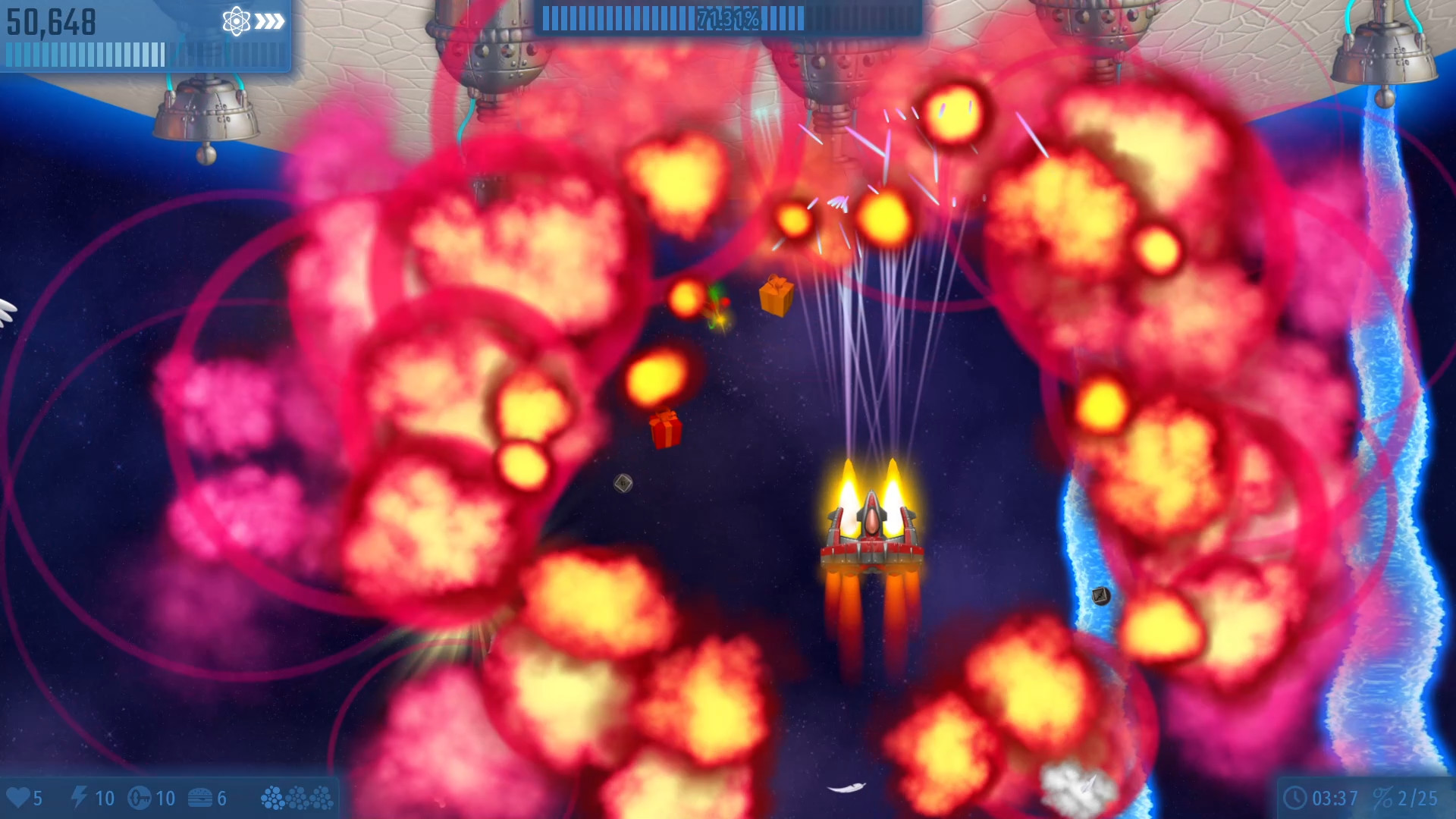Click the percent medal icon near 2/25
This screenshot has height=819, width=1456.
pos(1385,798)
